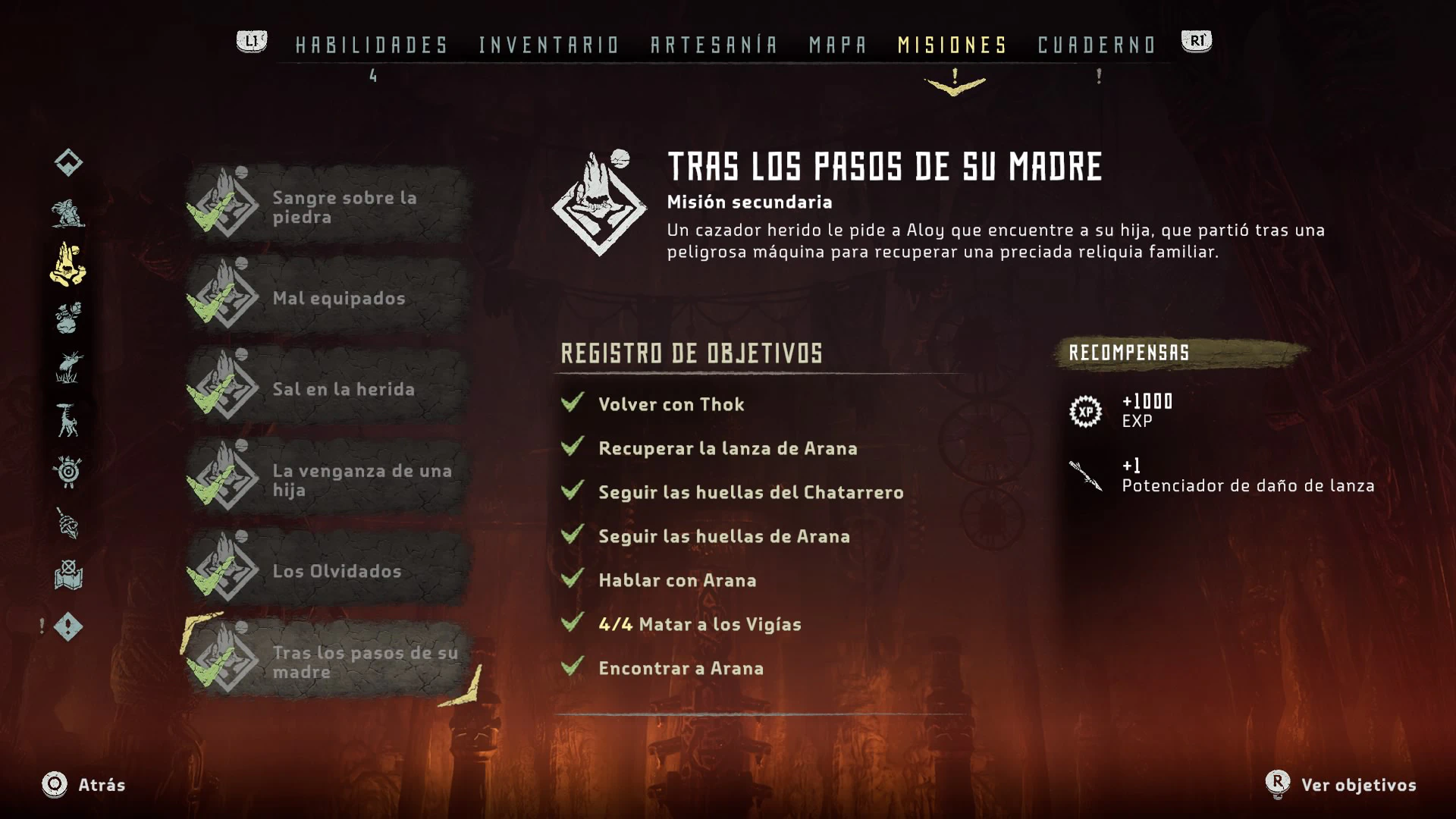Go to the Artesanía tab
This screenshot has width=1456, height=819.
click(x=714, y=45)
